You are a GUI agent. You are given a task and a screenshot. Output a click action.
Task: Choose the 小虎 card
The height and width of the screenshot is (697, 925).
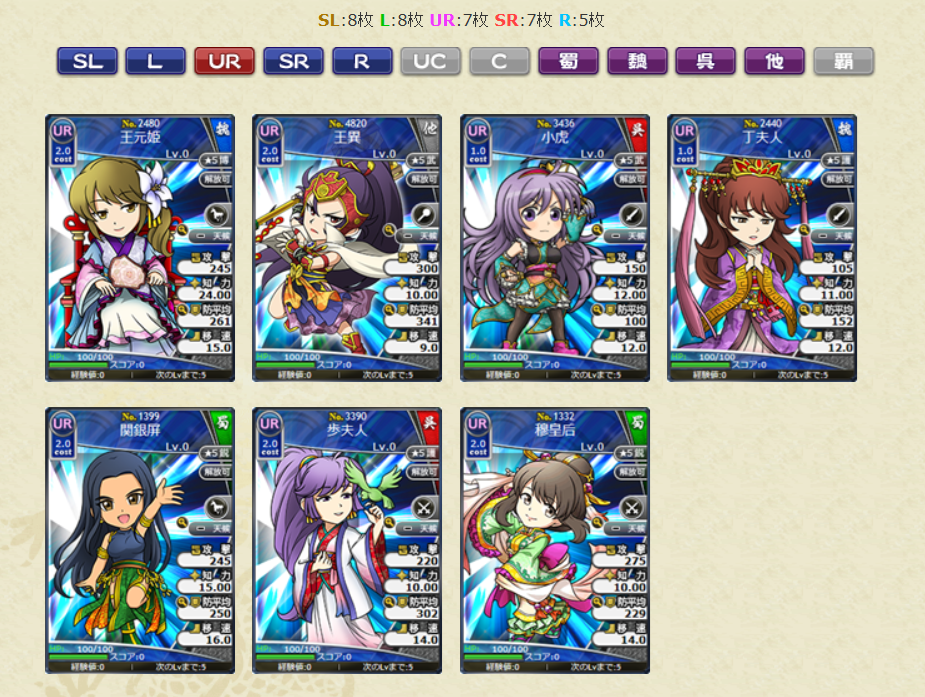(x=555, y=248)
